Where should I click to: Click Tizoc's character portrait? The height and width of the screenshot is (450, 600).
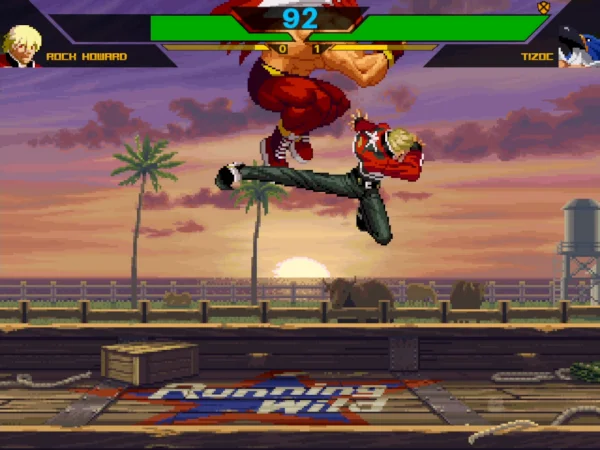[578, 46]
